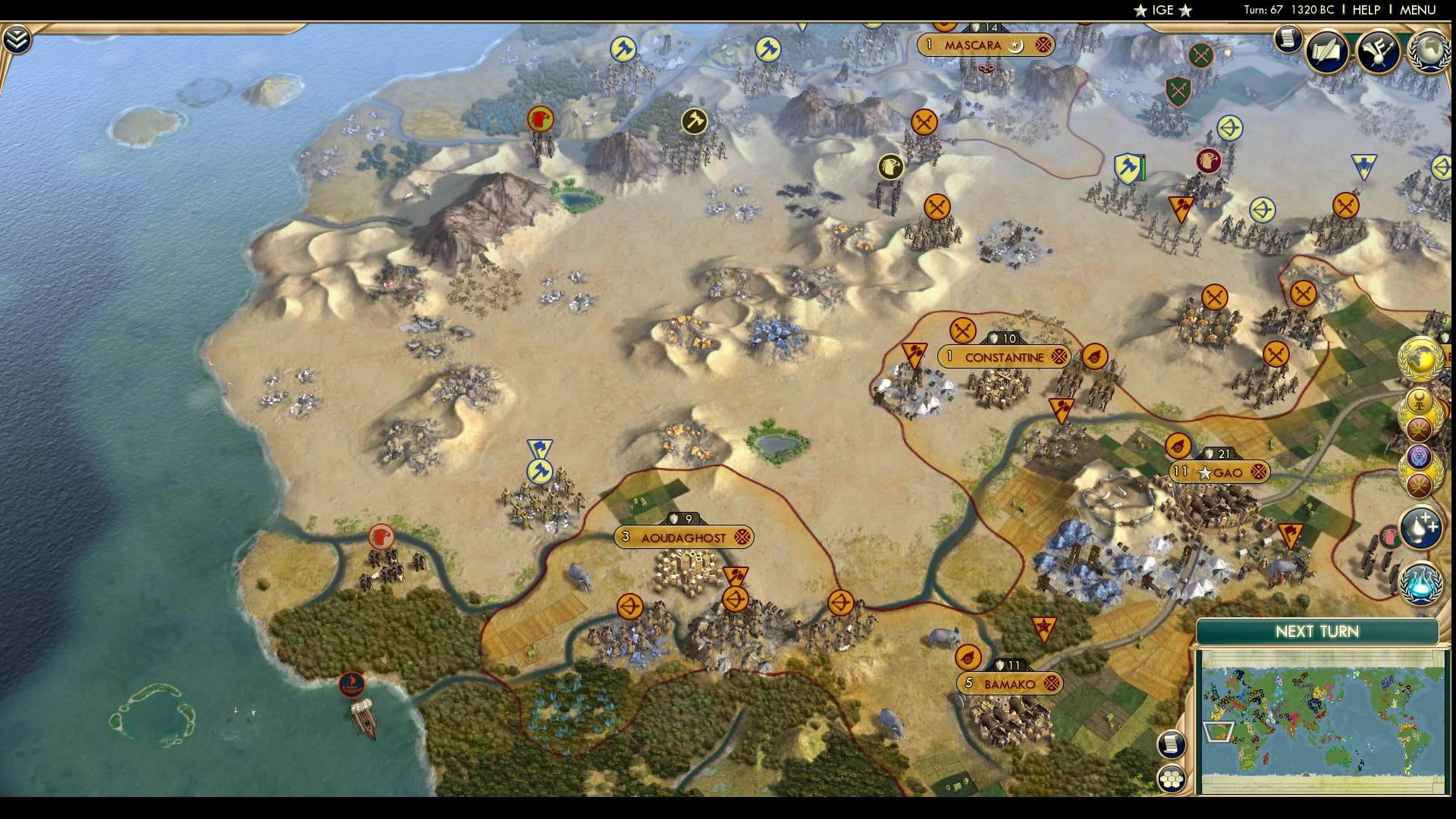Open the small scroll dropdown at top right

[x=1287, y=39]
